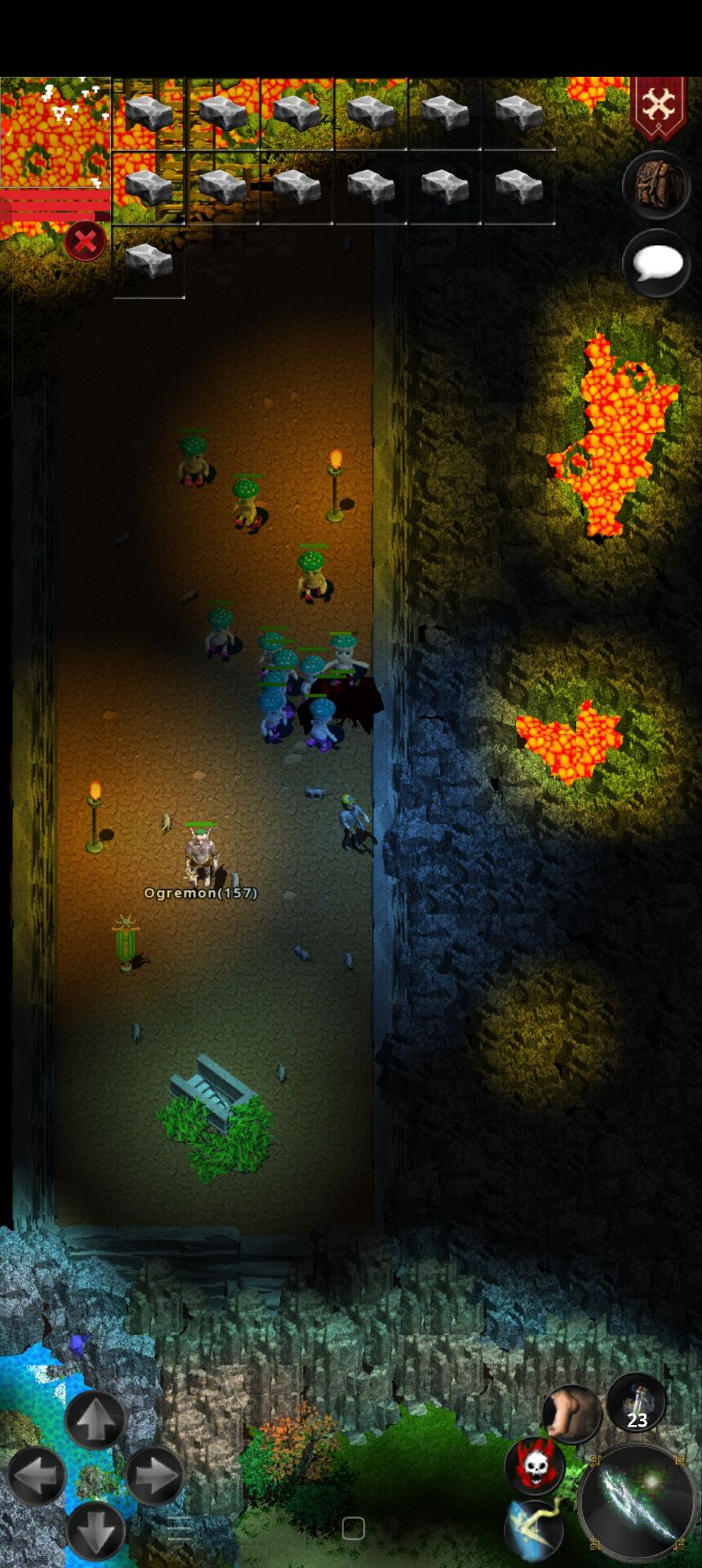Image resolution: width=702 pixels, height=1568 pixels.
Task: Select the lone stone in the third row
Action: pyautogui.click(x=149, y=261)
